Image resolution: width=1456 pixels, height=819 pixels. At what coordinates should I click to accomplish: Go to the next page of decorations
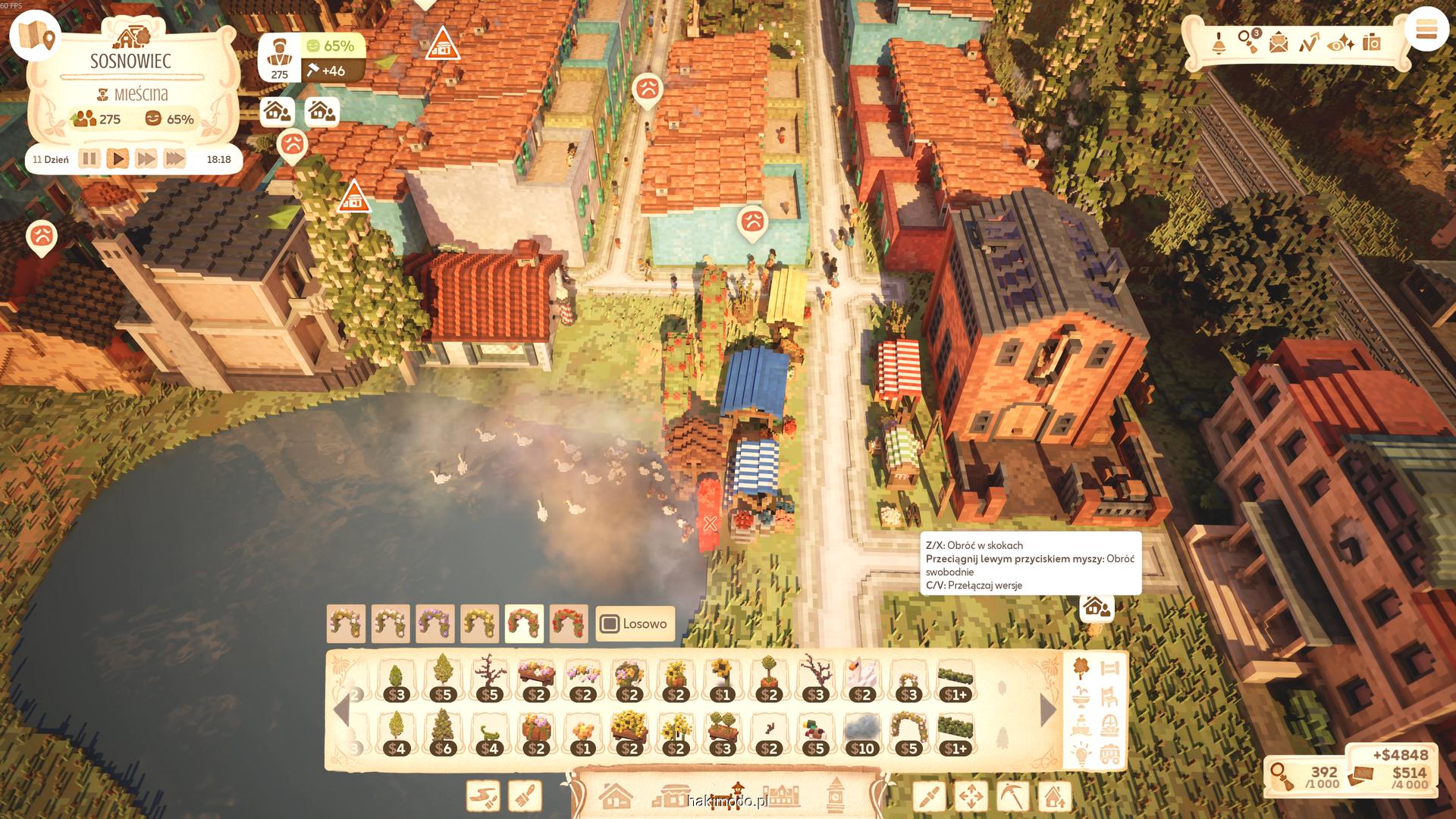click(x=1048, y=710)
